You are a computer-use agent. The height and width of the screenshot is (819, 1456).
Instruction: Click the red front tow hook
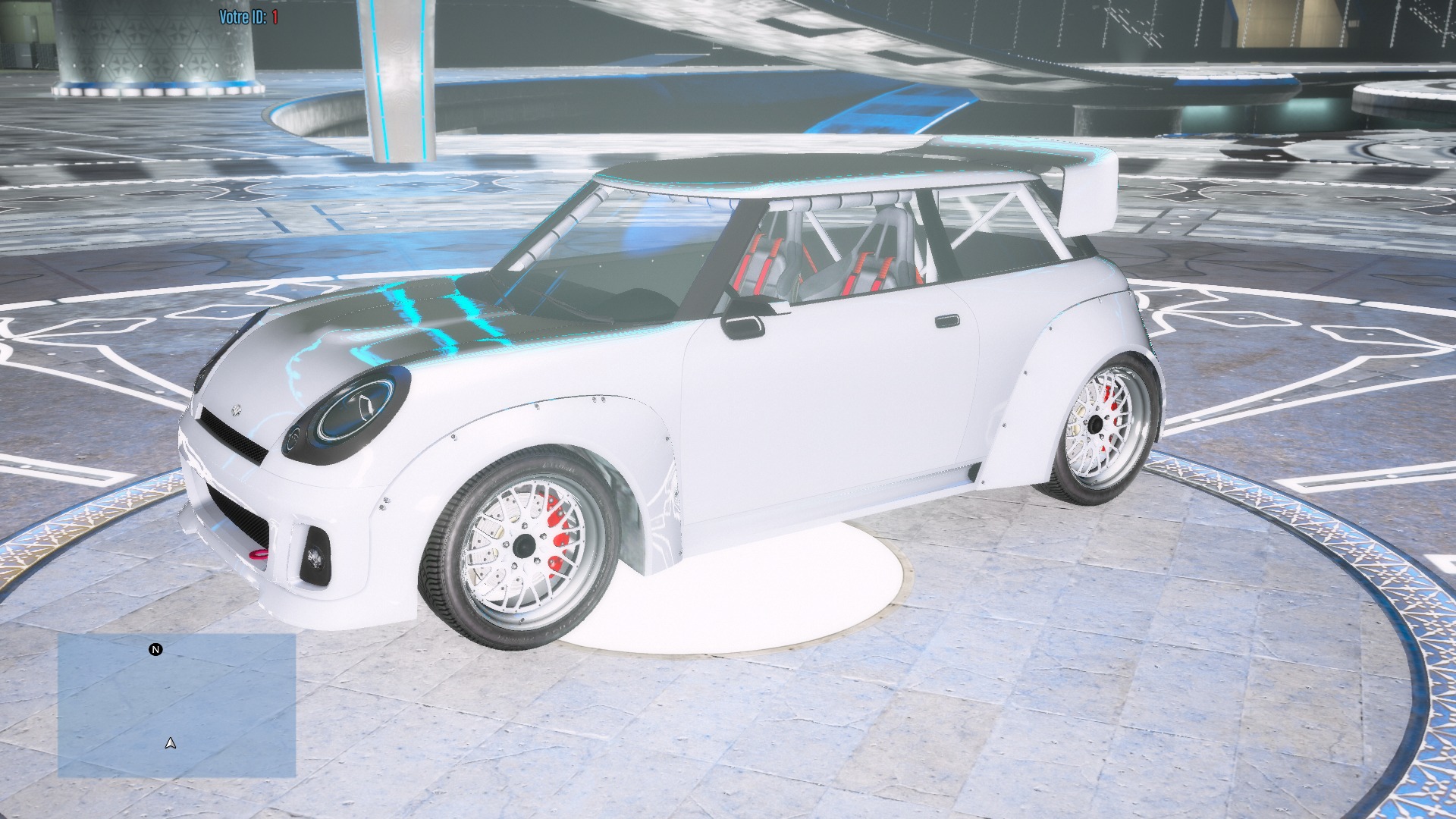click(258, 554)
